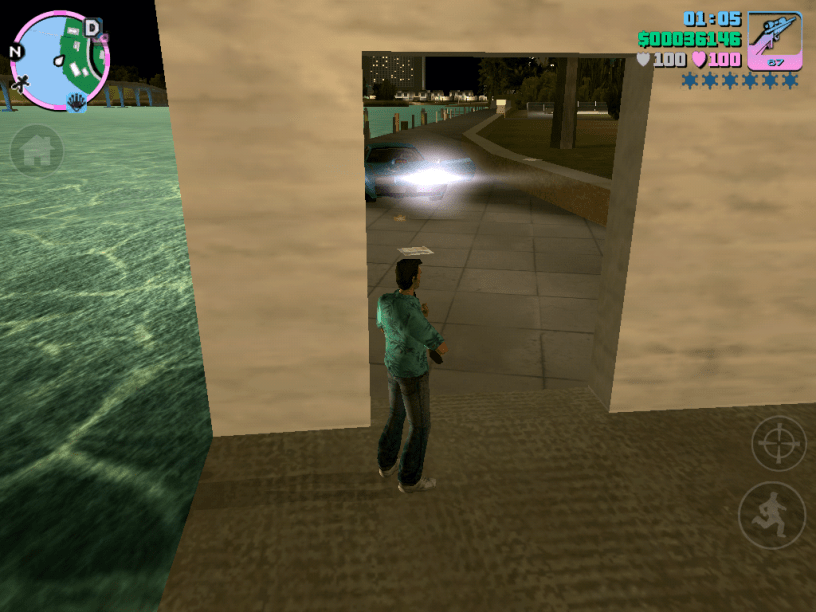
Task: Tap the circular radar minimap
Action: pos(59,60)
